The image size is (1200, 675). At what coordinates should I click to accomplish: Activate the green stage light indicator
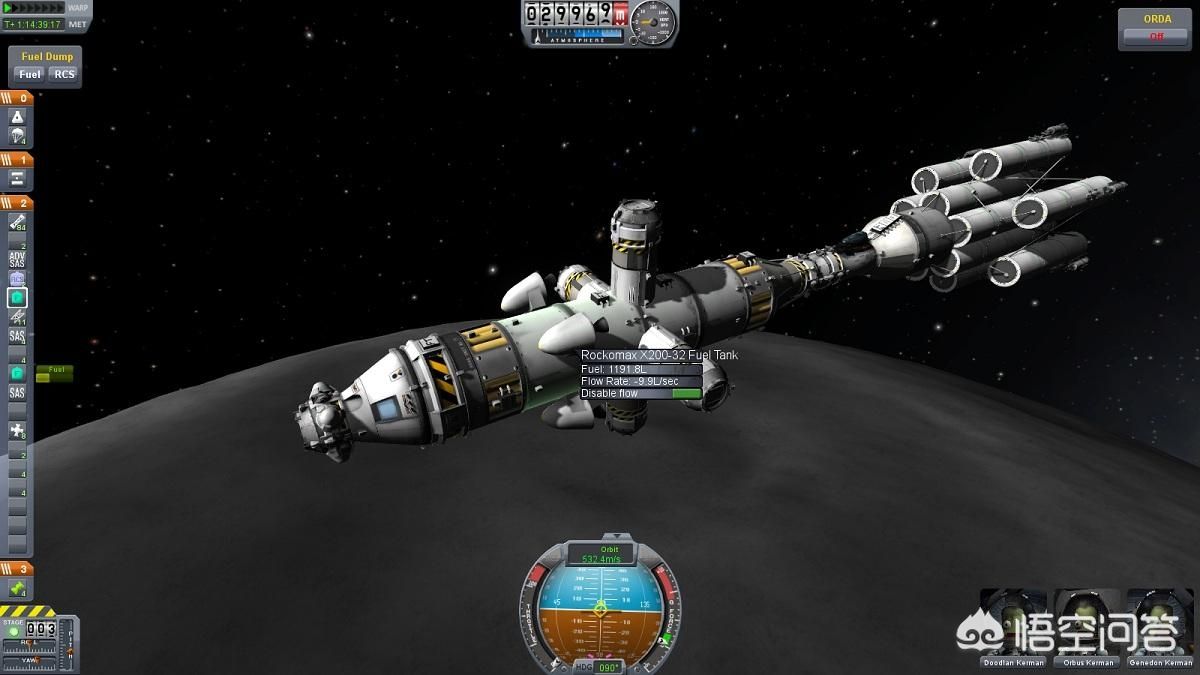13,632
